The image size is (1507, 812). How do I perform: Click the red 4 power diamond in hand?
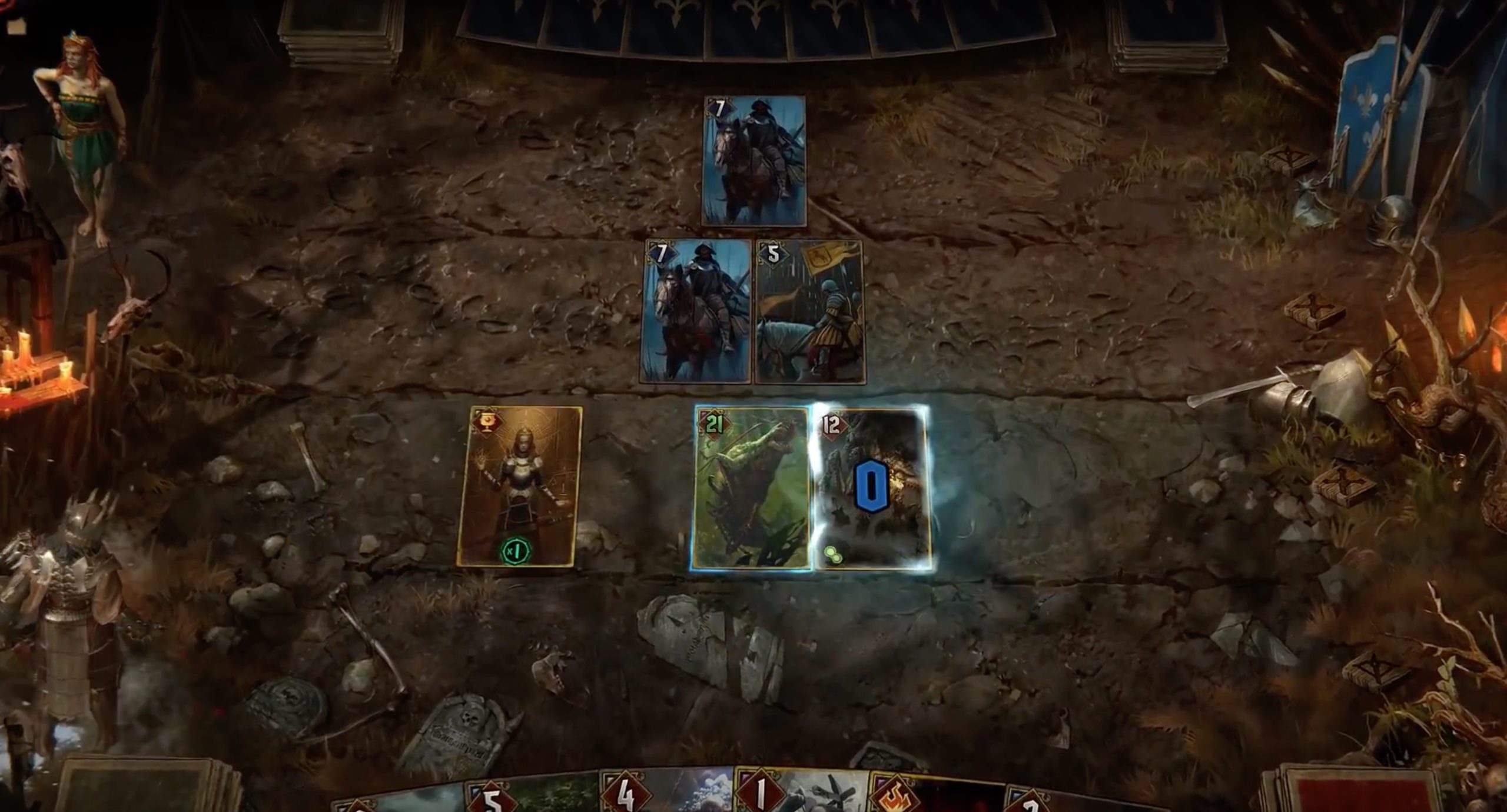pyautogui.click(x=626, y=791)
